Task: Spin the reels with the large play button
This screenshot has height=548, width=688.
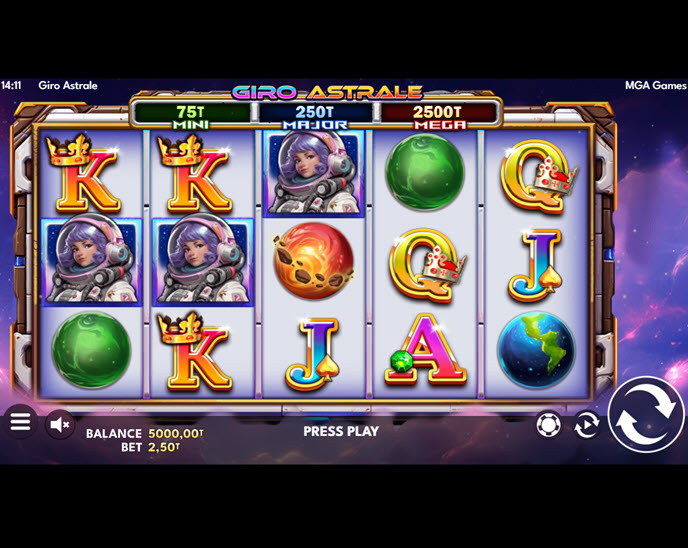Action: pyautogui.click(x=645, y=415)
